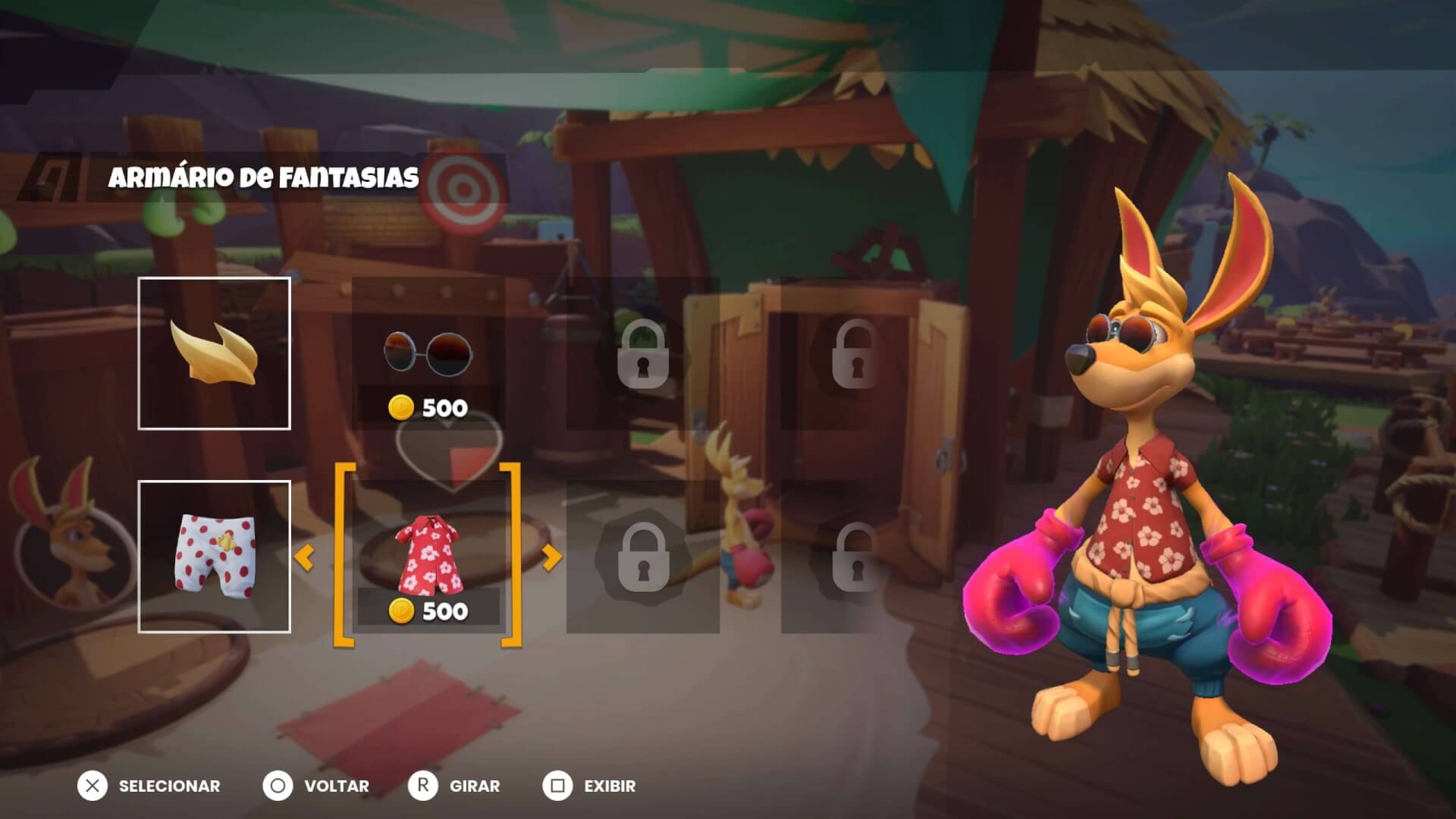Buy the round sunglasses for 500 coins

tap(428, 355)
